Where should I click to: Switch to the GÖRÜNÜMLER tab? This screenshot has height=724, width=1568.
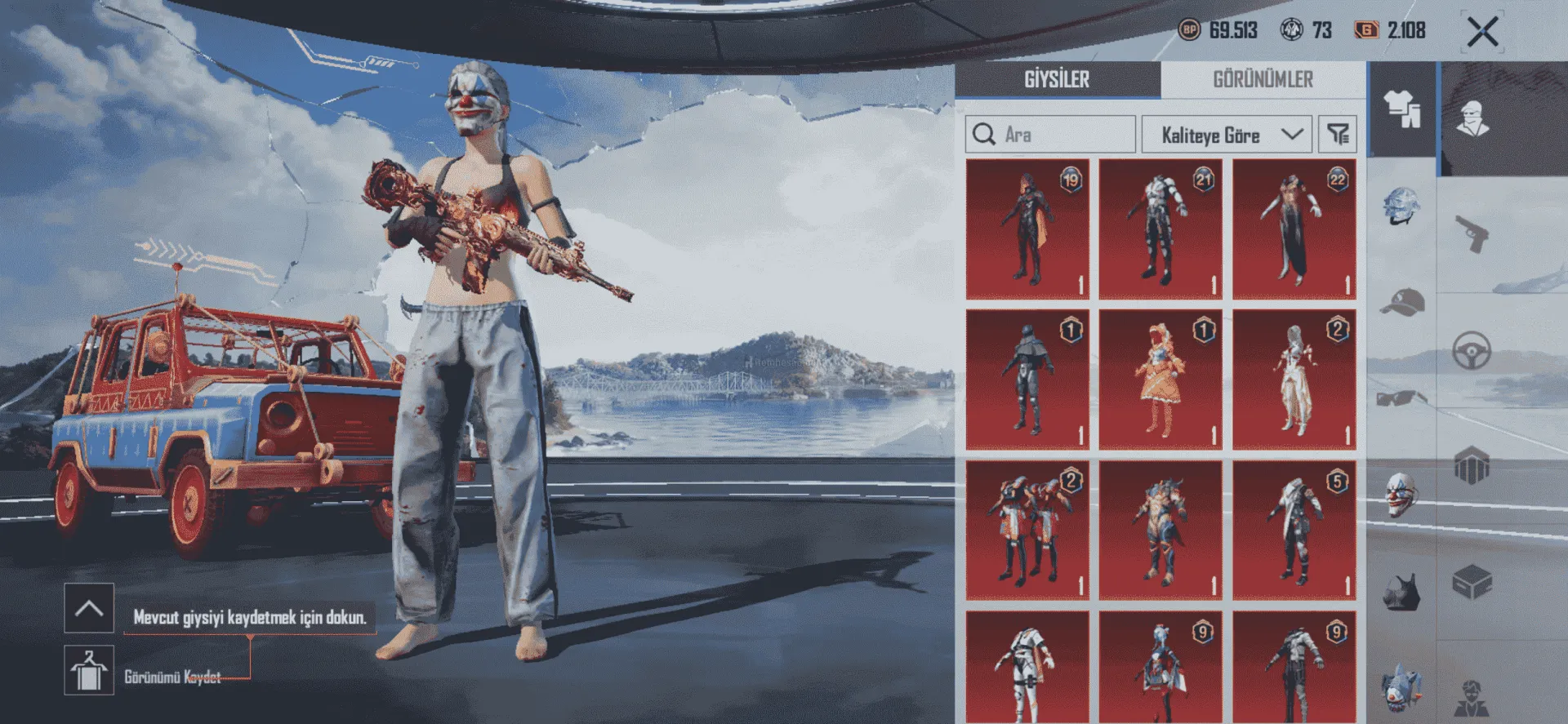(1263, 79)
